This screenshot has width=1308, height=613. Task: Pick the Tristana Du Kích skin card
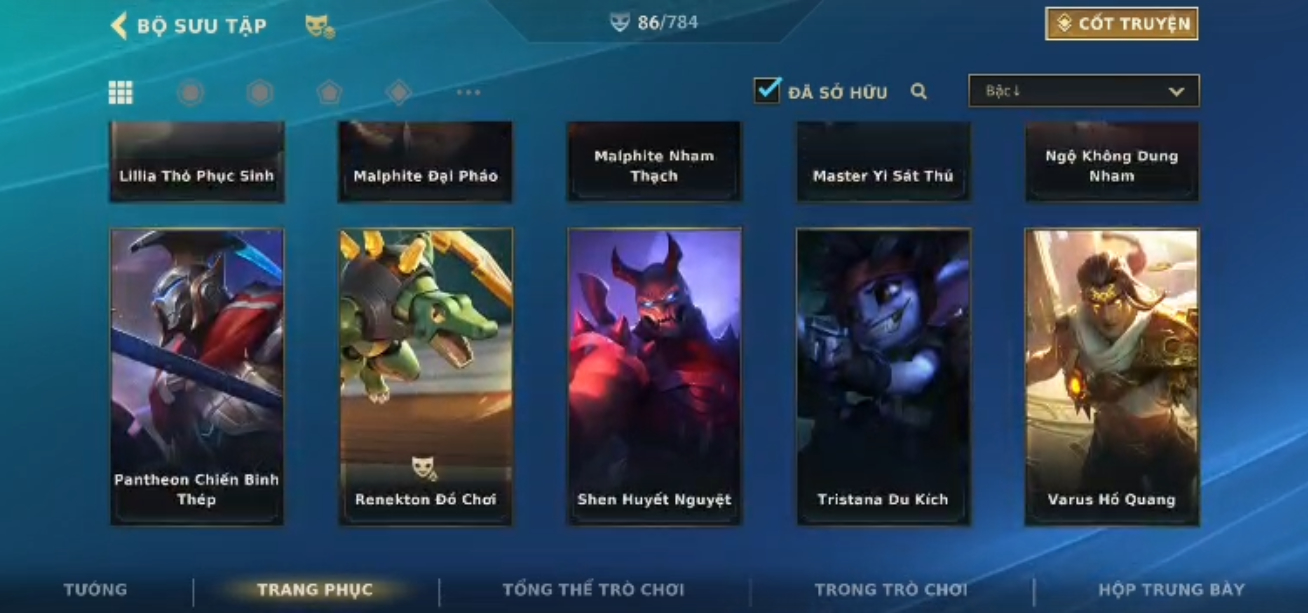[883, 377]
